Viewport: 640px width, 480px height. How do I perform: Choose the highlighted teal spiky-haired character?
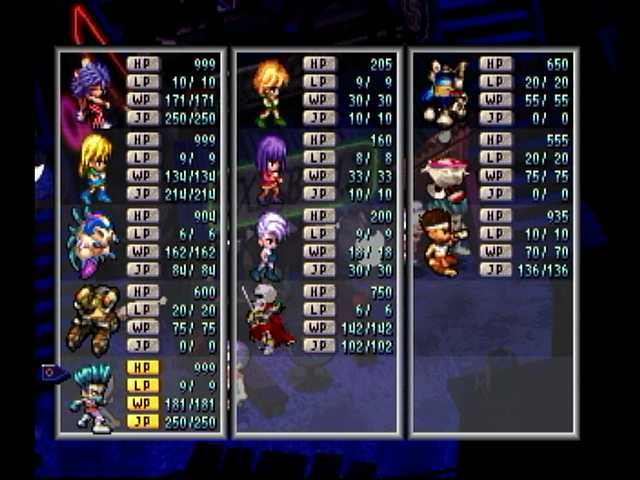pos(94,397)
